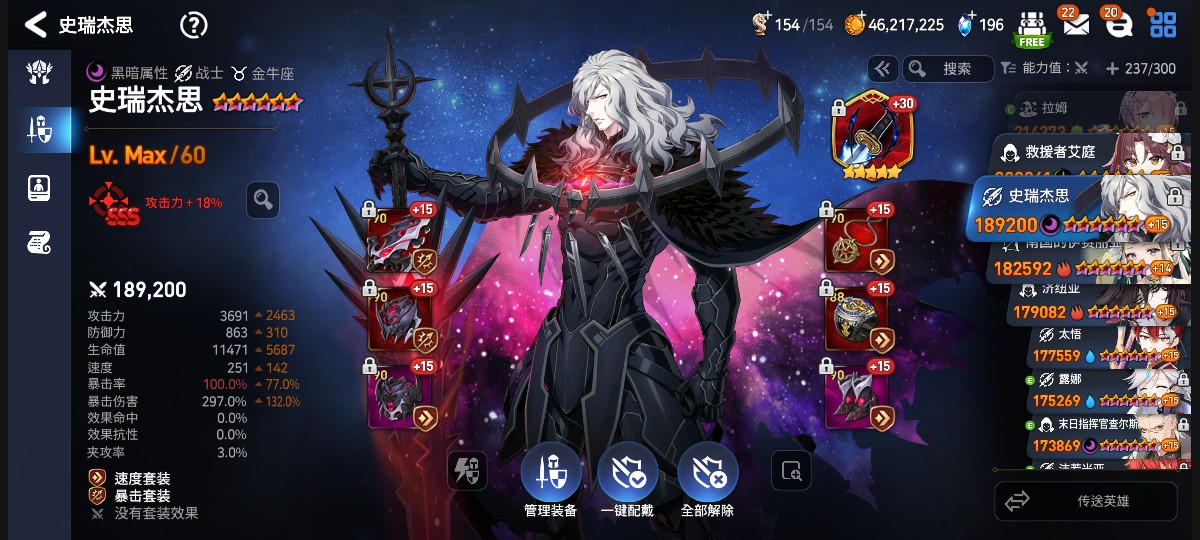The width and height of the screenshot is (1200, 540).
Task: Inspect the SSS gear rating with magnifier
Action: 263,200
